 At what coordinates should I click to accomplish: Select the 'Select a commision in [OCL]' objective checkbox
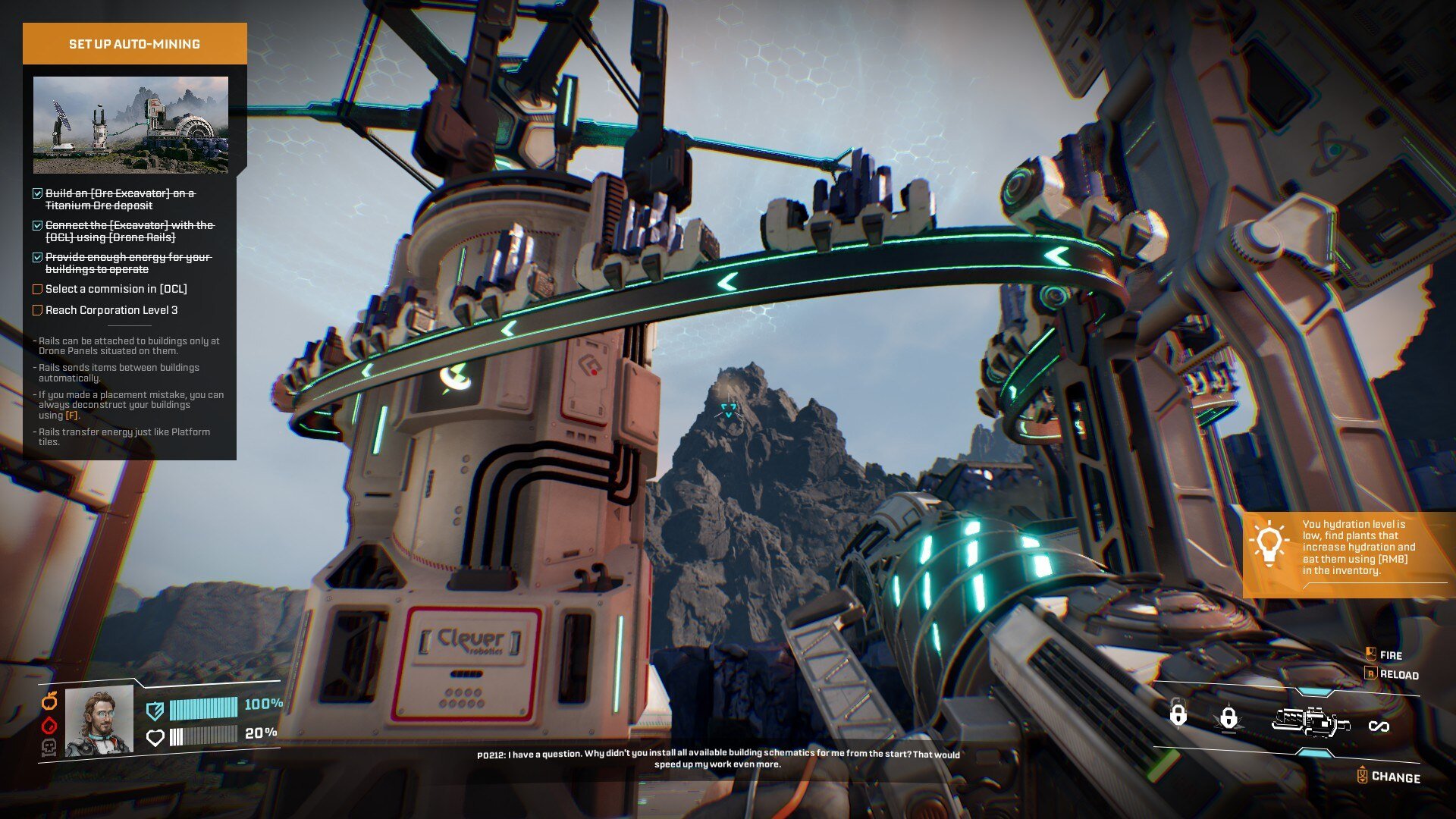point(37,289)
